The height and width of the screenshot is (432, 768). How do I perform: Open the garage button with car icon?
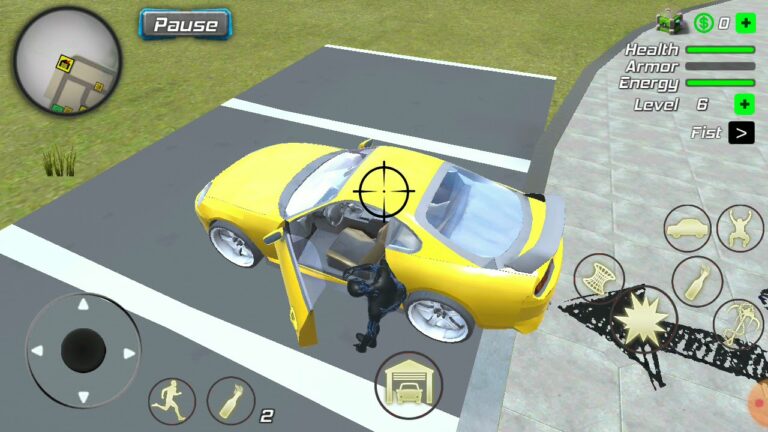click(408, 384)
